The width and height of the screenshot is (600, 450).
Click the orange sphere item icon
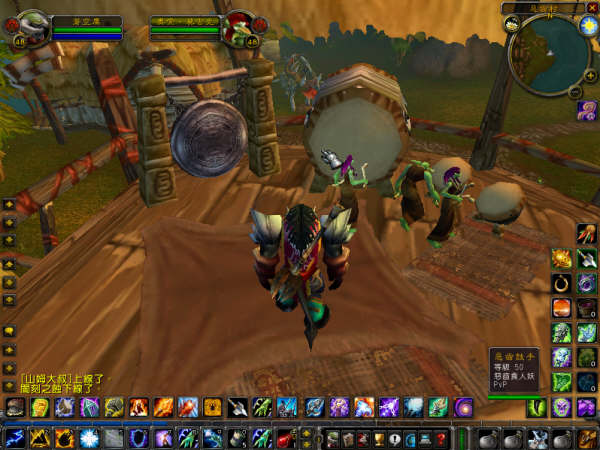tap(562, 307)
